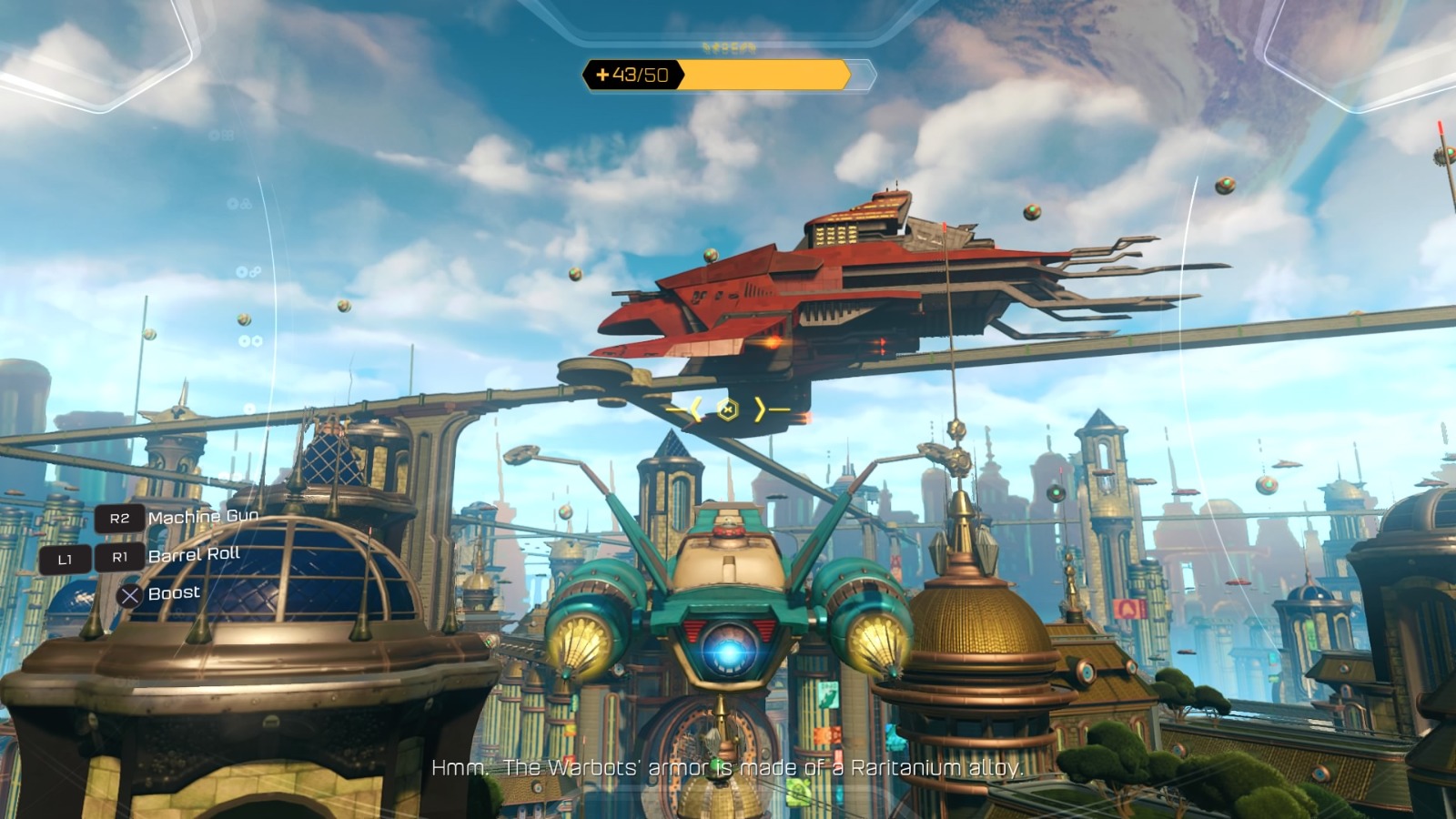Click the plus symbol on the counter badge
This screenshot has width=1456, height=819.
(602, 75)
